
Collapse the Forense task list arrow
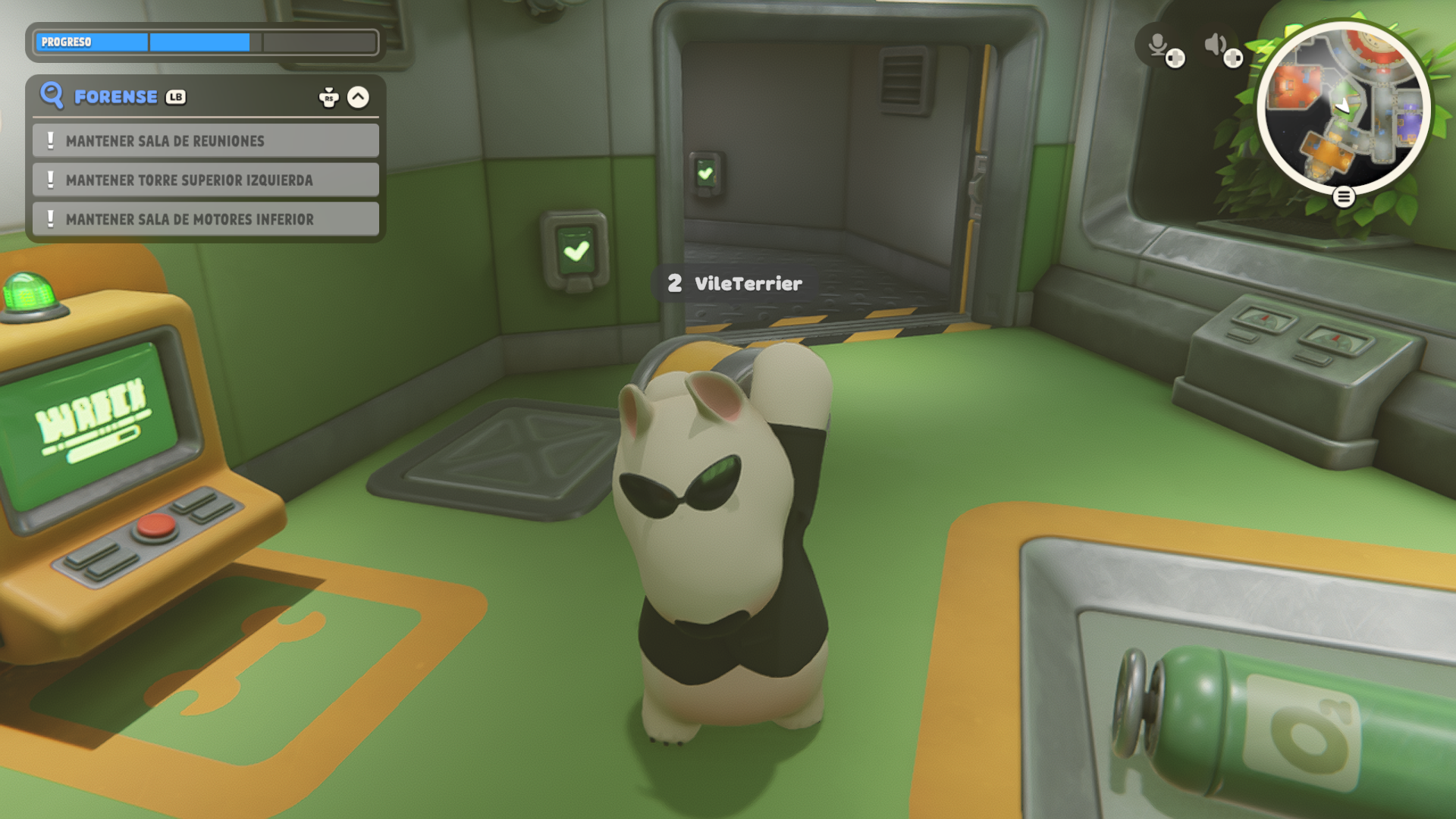click(358, 97)
